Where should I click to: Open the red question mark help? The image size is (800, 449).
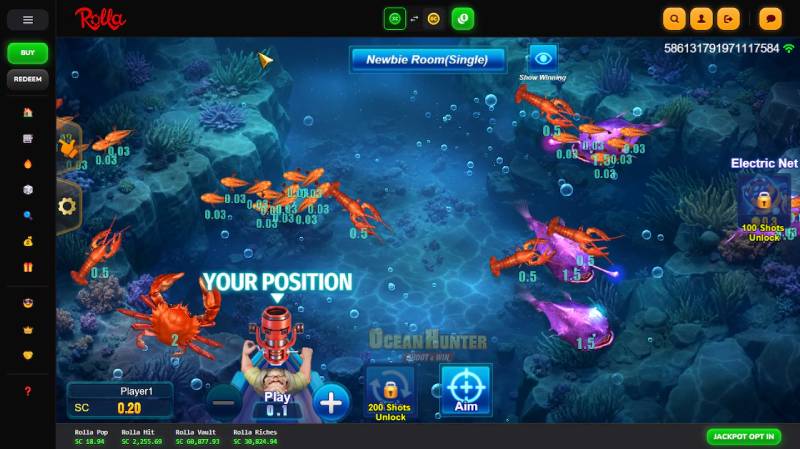28,391
